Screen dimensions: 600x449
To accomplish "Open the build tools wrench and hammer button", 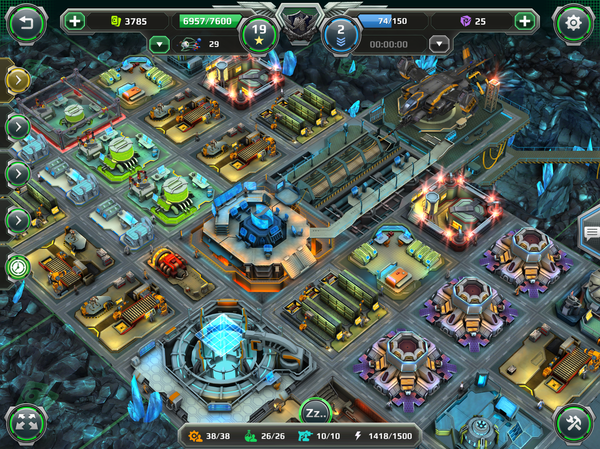I will tap(573, 422).
